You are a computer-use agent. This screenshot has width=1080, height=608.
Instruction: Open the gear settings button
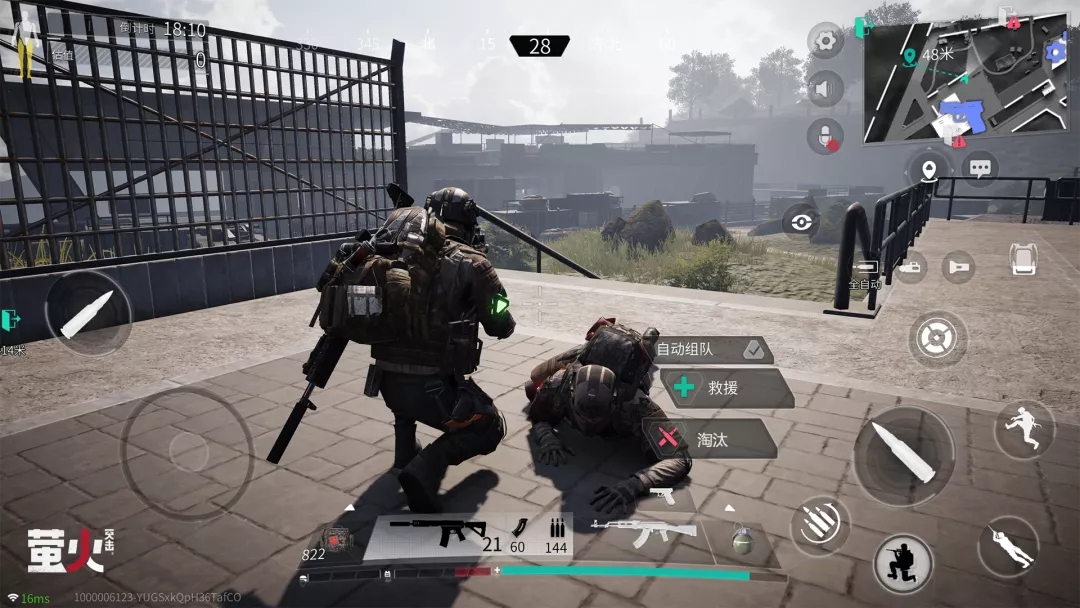[x=825, y=41]
